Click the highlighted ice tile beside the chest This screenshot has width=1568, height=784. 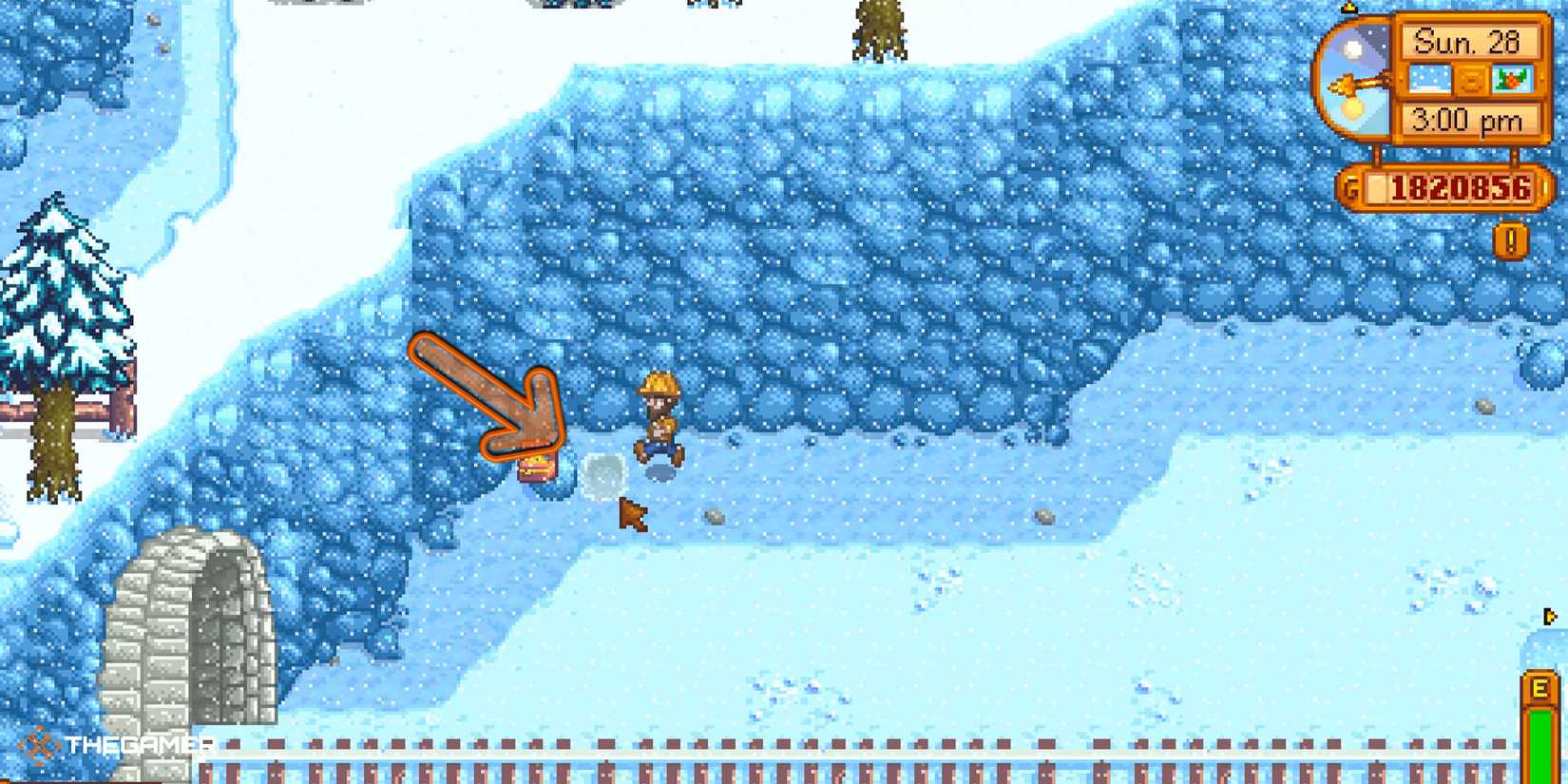pyautogui.click(x=604, y=475)
